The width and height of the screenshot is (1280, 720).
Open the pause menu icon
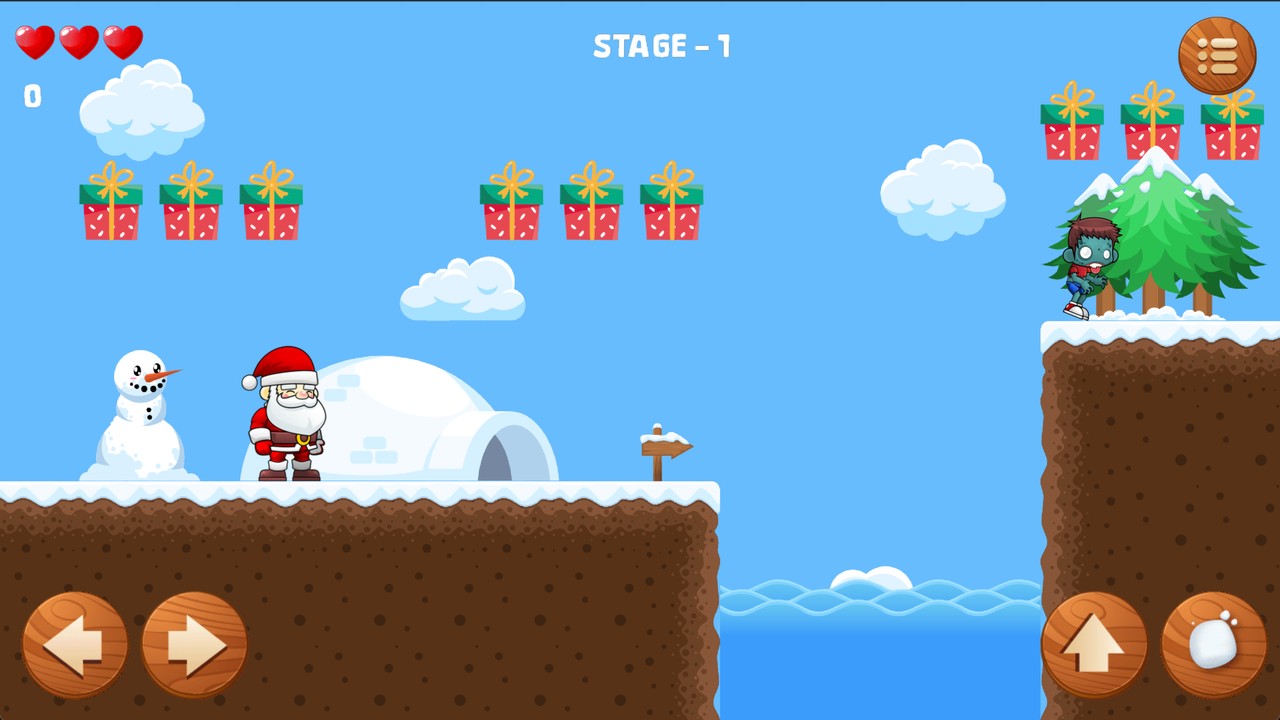point(1216,55)
